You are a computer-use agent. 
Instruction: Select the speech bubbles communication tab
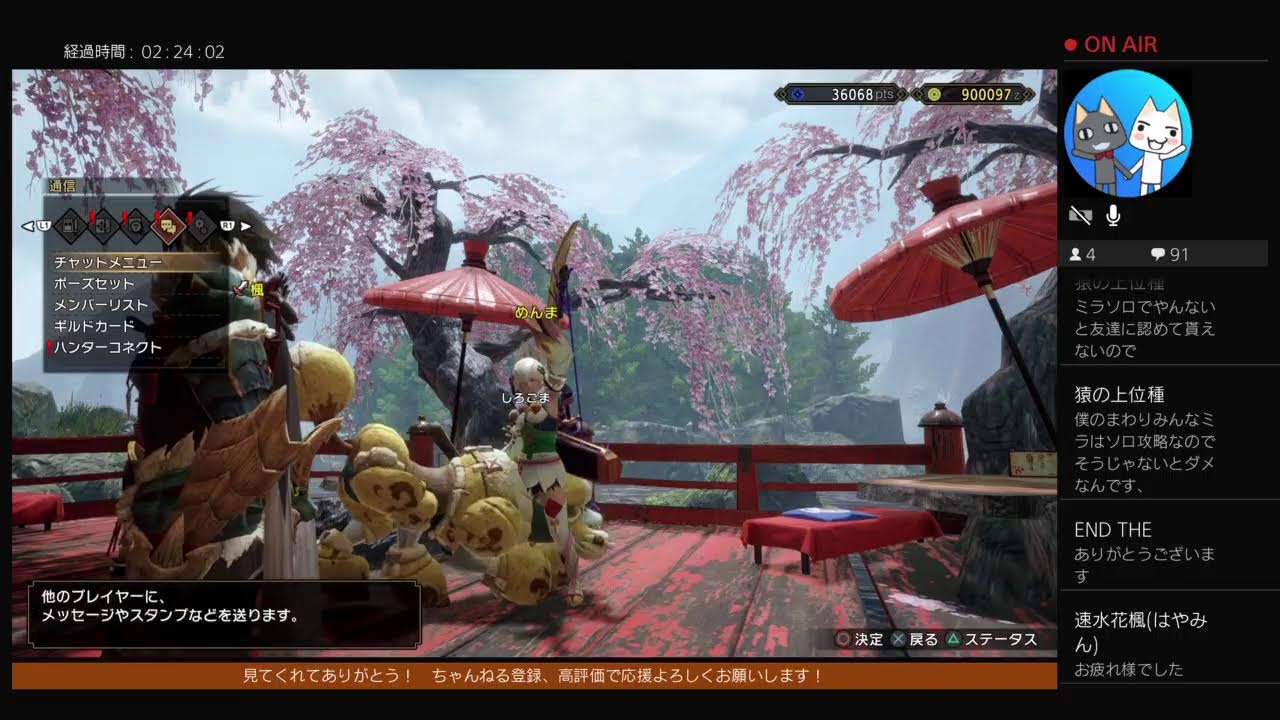168,226
